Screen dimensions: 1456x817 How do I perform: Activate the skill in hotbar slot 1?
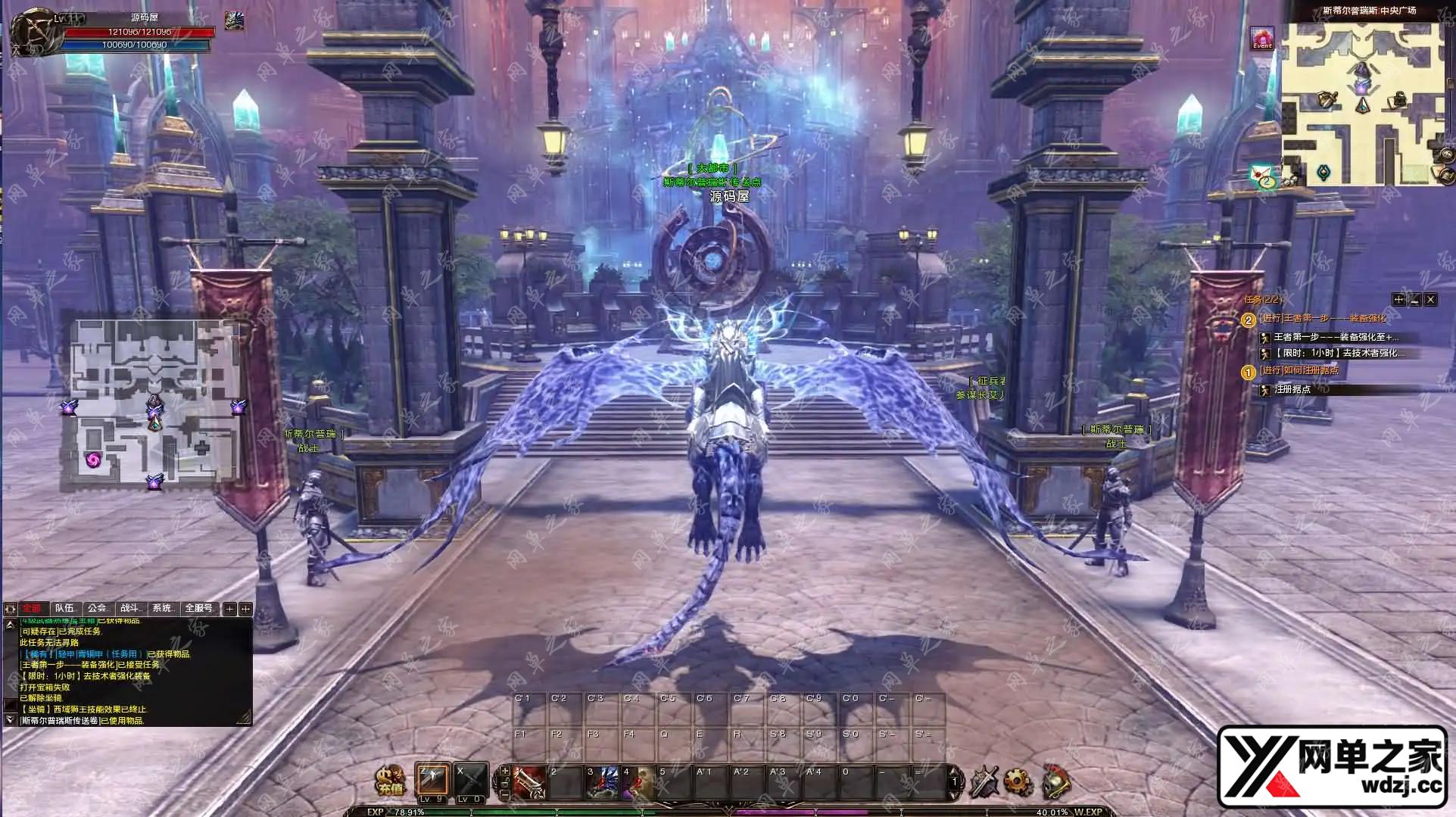pos(529,782)
